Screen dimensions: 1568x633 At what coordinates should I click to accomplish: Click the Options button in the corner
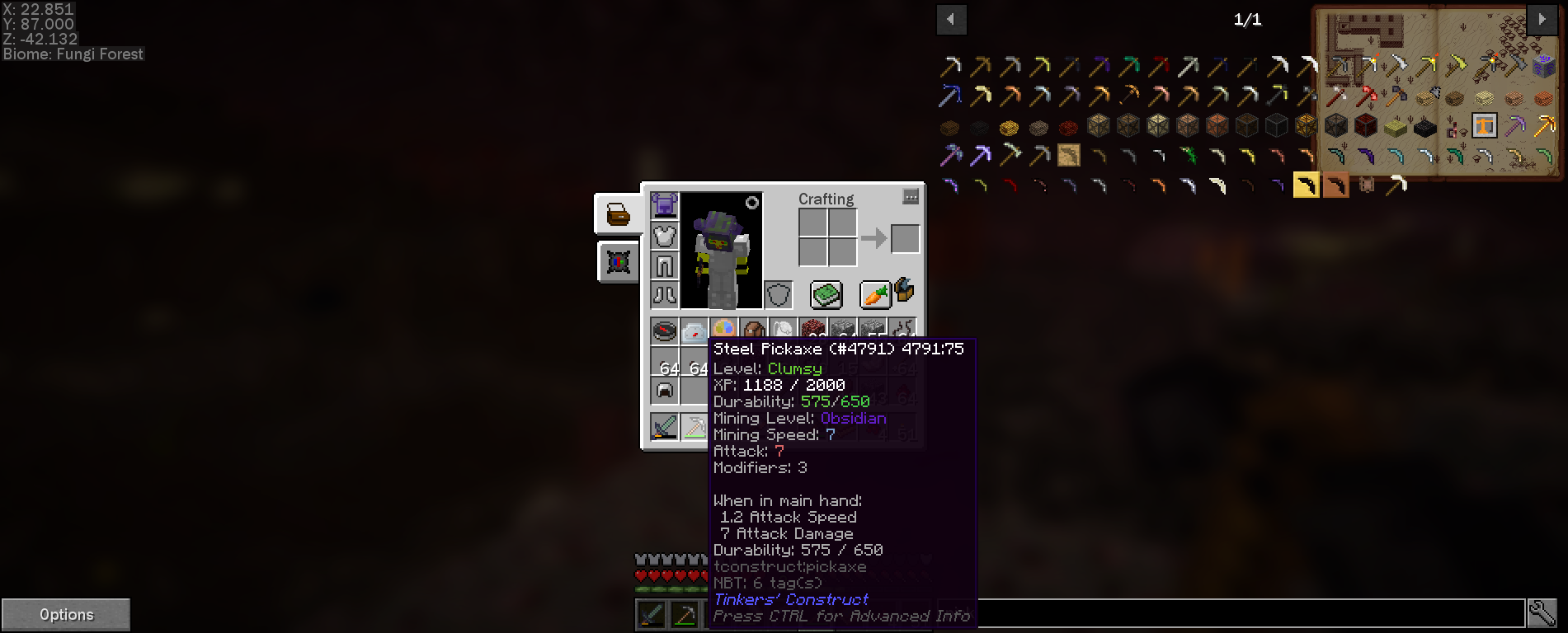click(x=66, y=613)
